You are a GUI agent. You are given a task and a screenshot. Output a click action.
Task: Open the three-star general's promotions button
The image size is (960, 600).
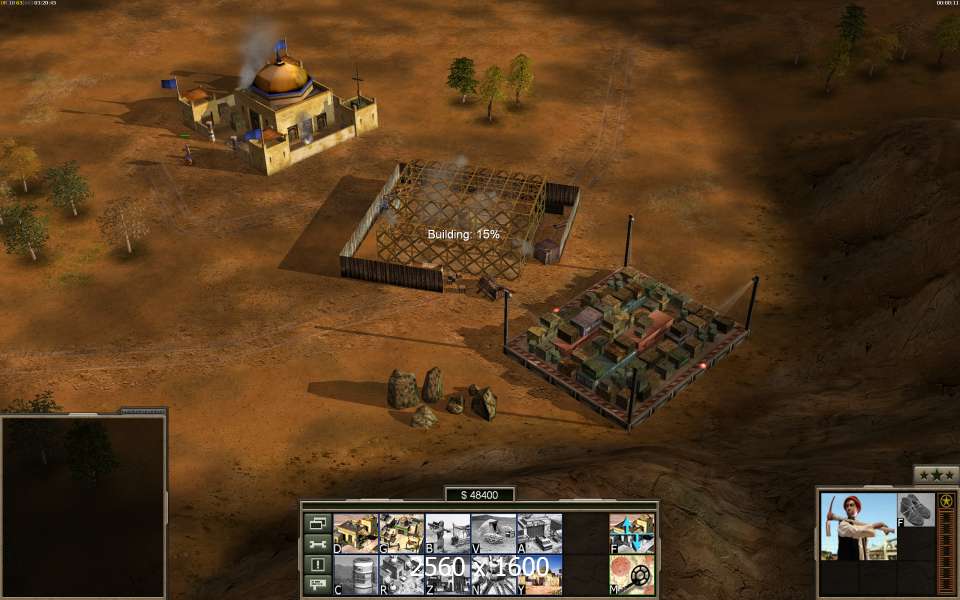click(x=936, y=476)
